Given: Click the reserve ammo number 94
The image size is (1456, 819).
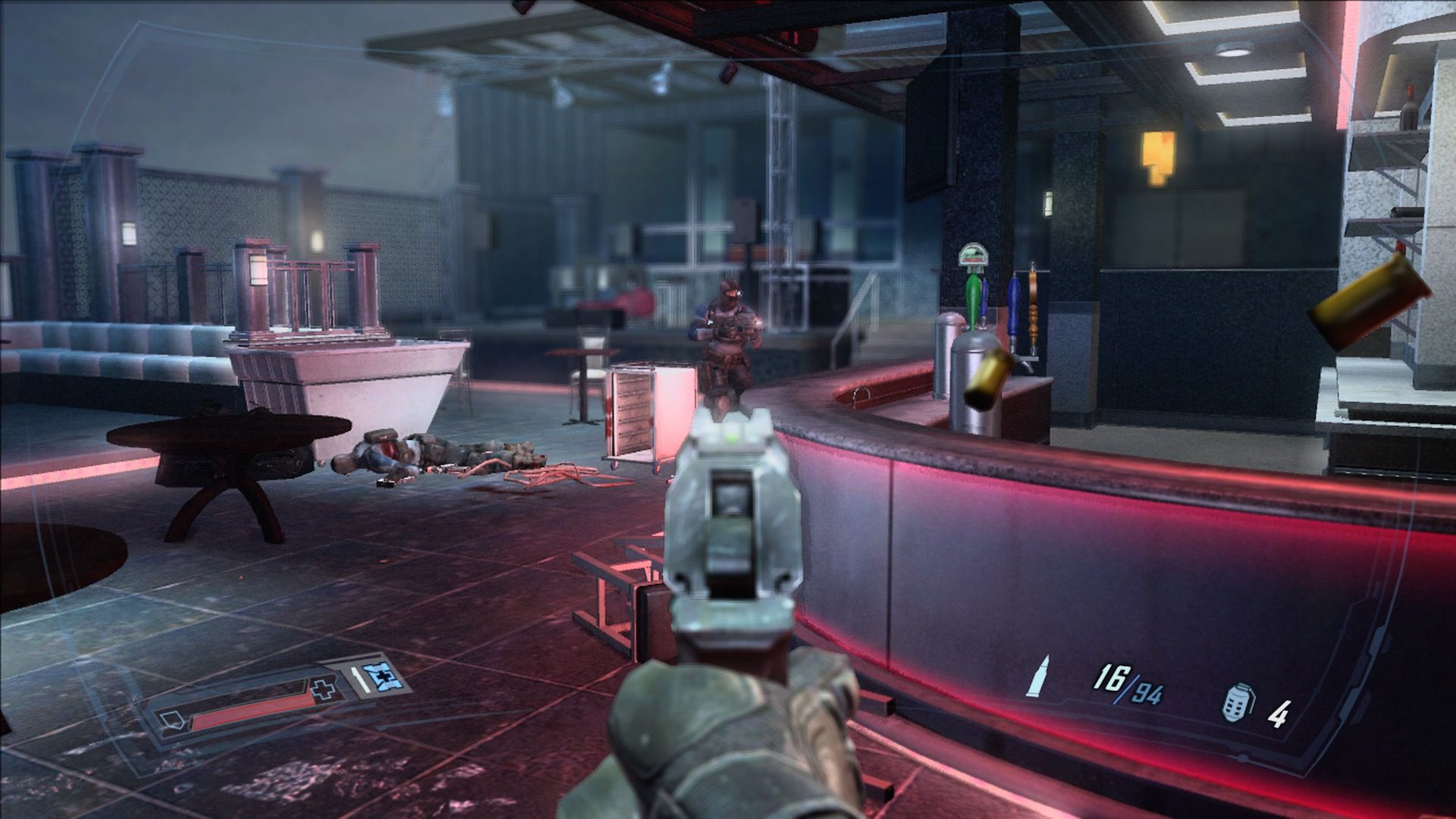Looking at the screenshot, I should pos(1147,695).
